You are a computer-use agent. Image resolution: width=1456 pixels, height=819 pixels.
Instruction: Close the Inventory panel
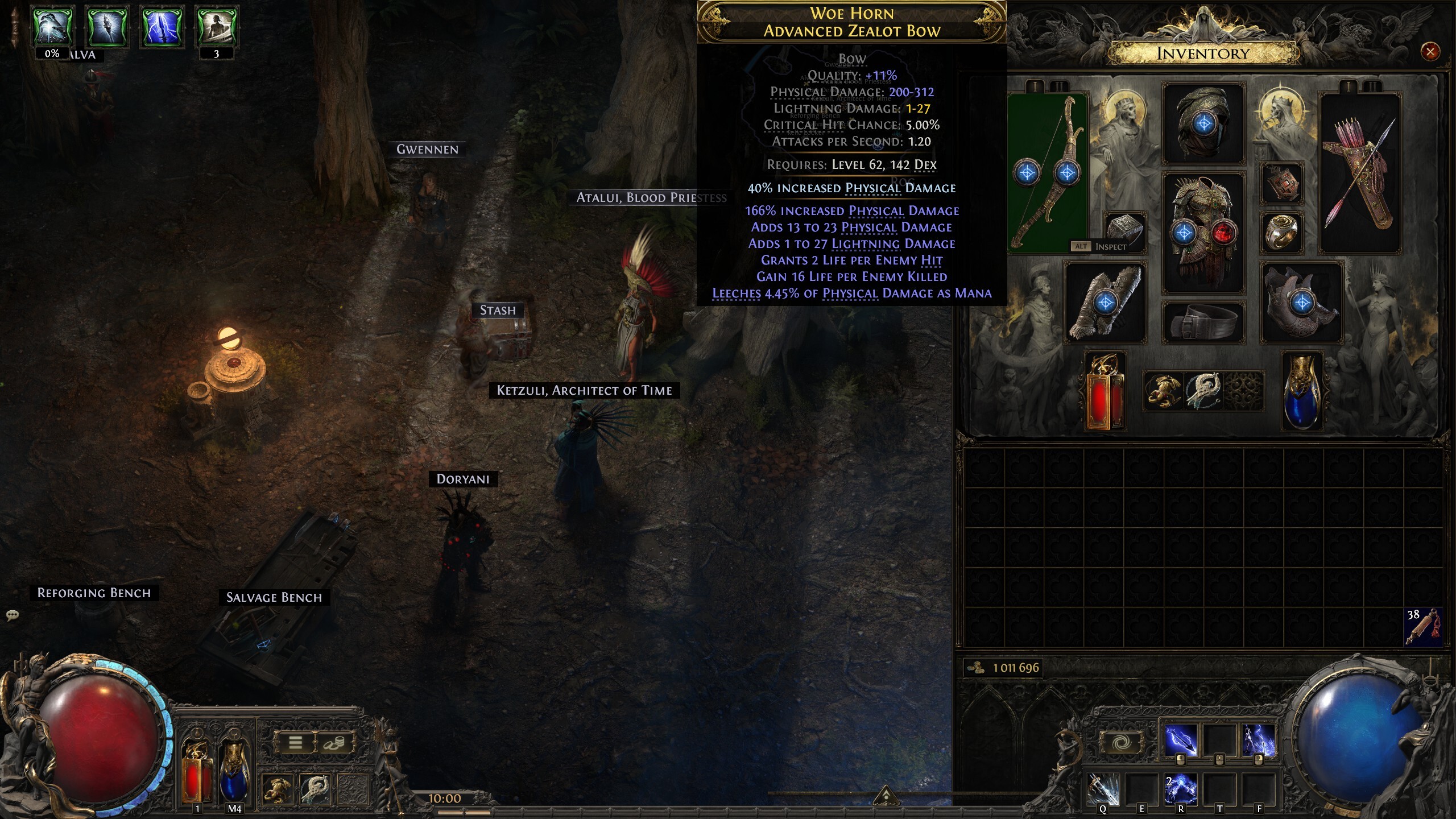[1430, 52]
